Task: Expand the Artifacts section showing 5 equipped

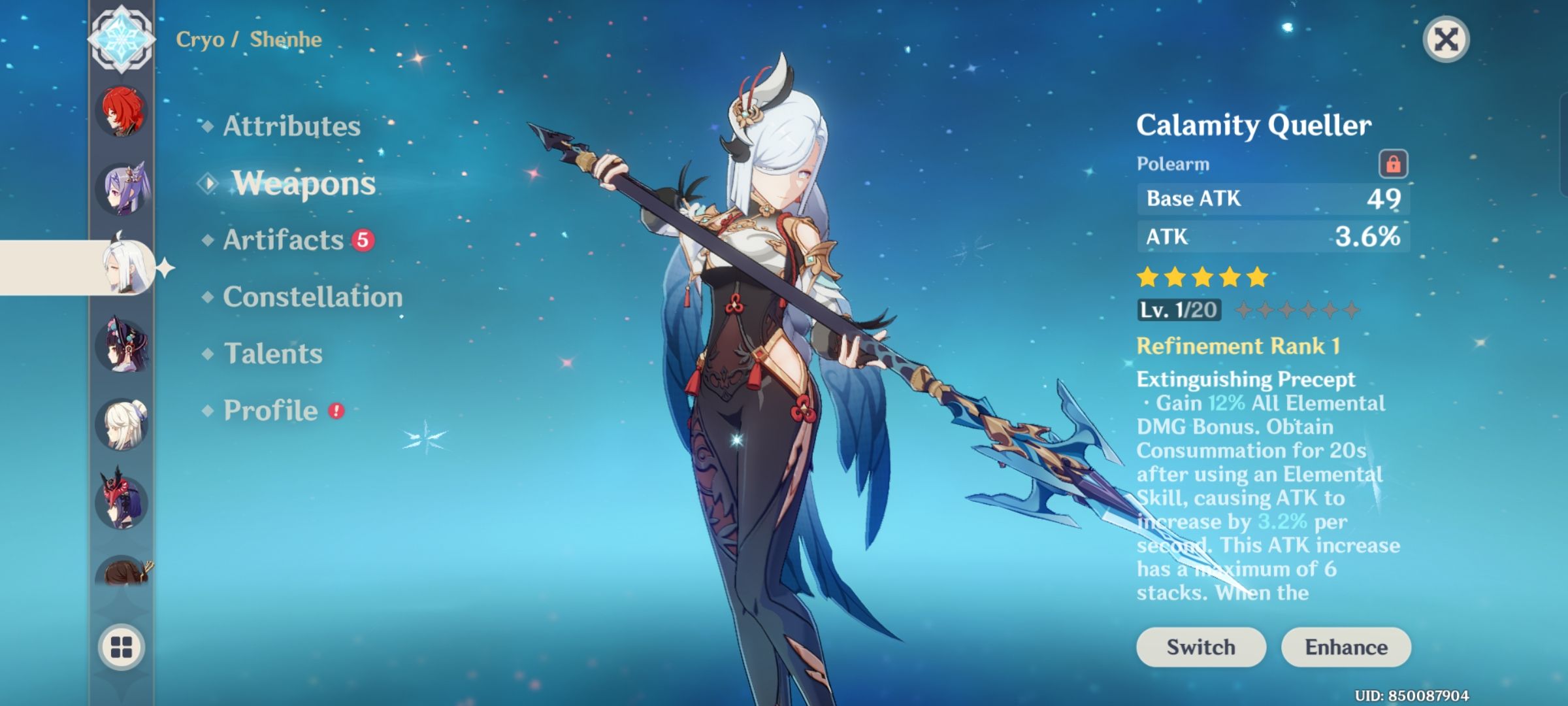Action: pyautogui.click(x=281, y=241)
